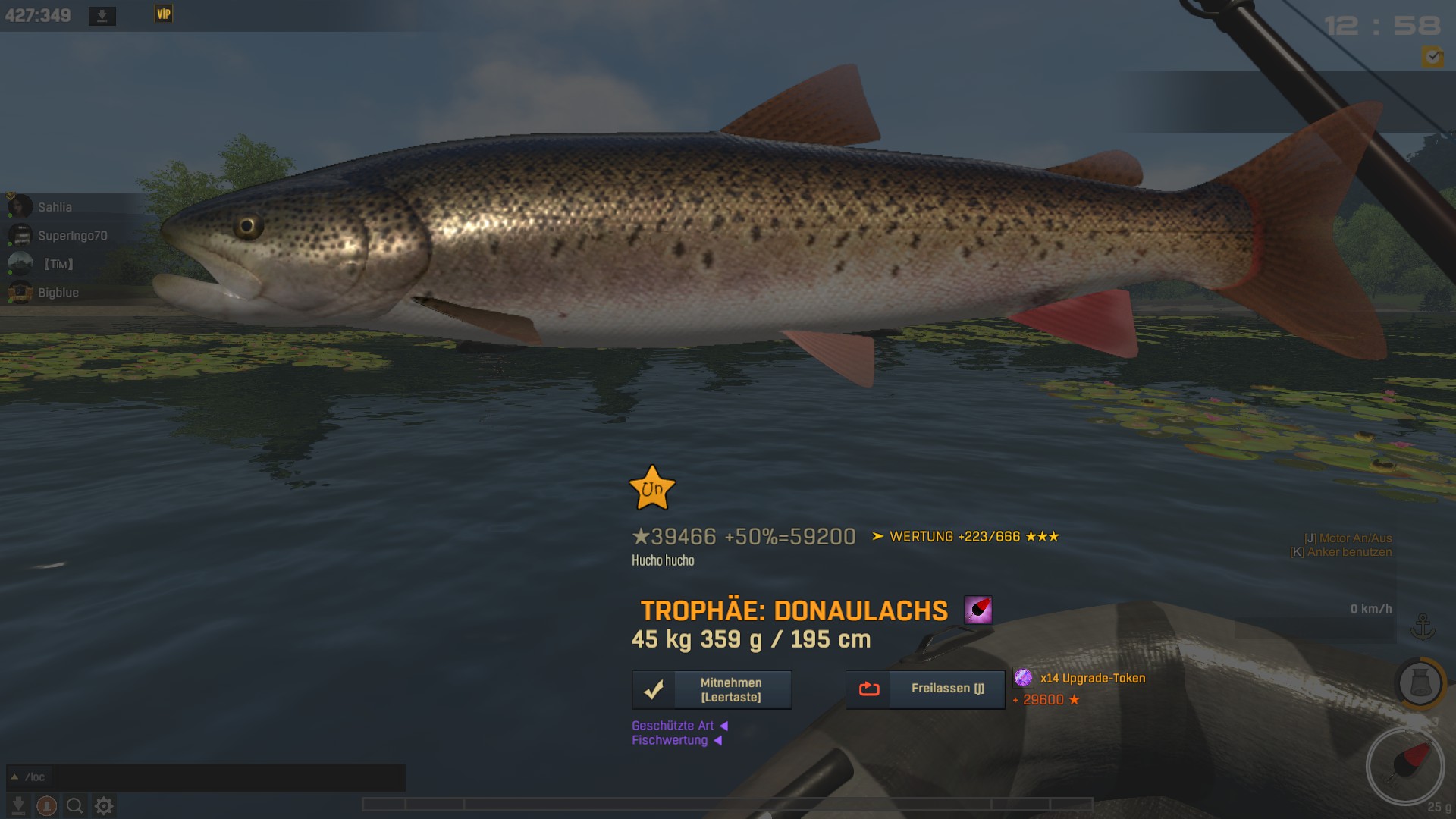Open the magnifying glass search under chat
1456x819 pixels.
coord(74,805)
